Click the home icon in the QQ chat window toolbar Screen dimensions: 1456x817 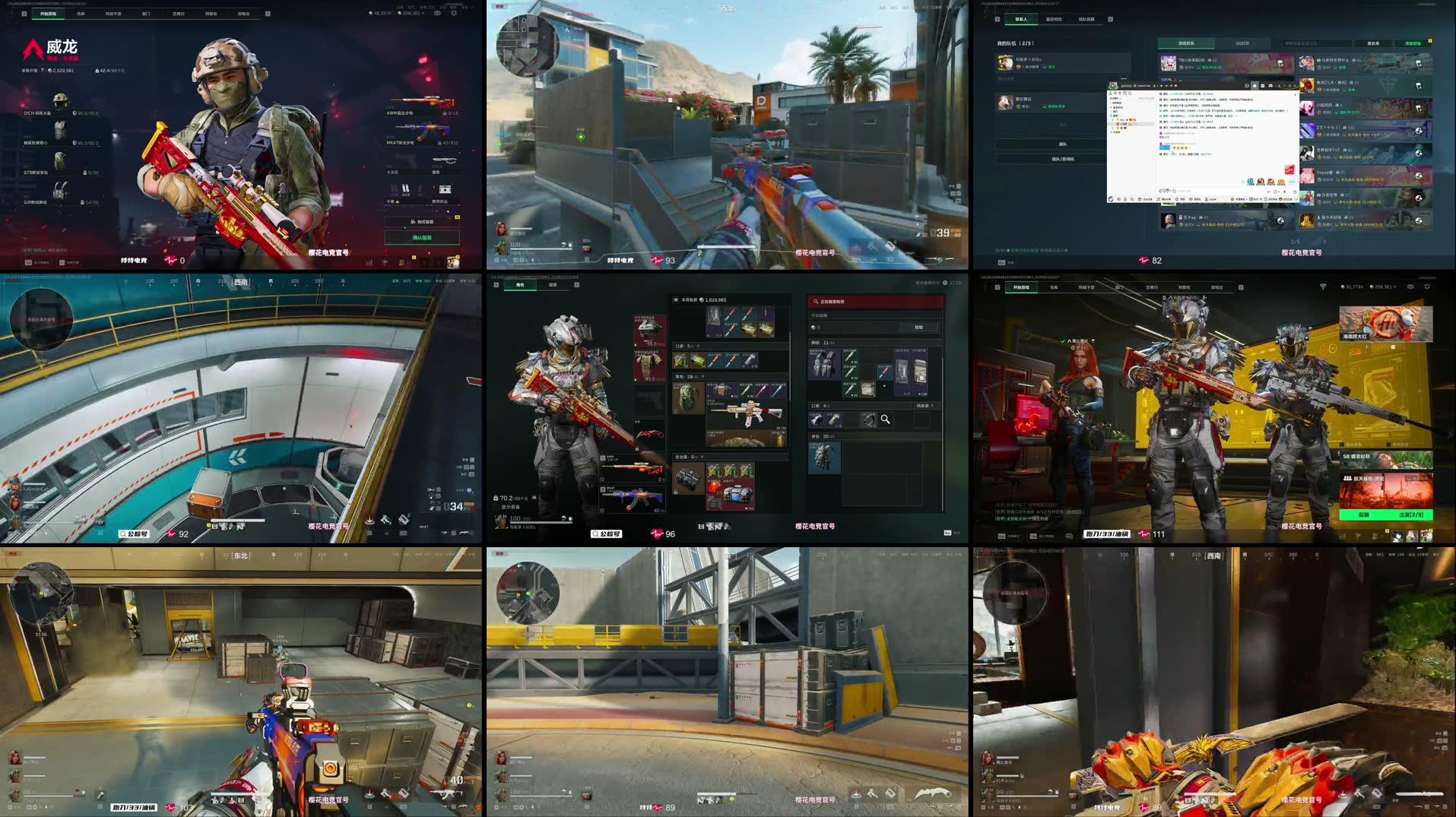(x=1255, y=86)
